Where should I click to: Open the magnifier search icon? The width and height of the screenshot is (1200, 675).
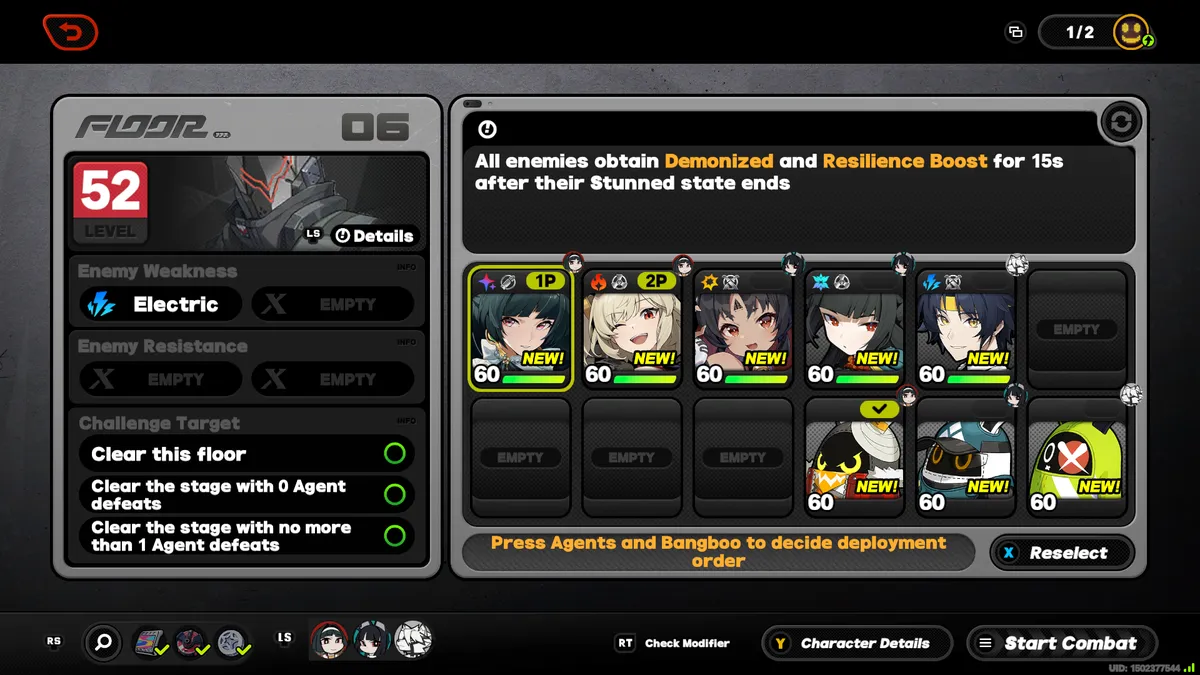[103, 643]
